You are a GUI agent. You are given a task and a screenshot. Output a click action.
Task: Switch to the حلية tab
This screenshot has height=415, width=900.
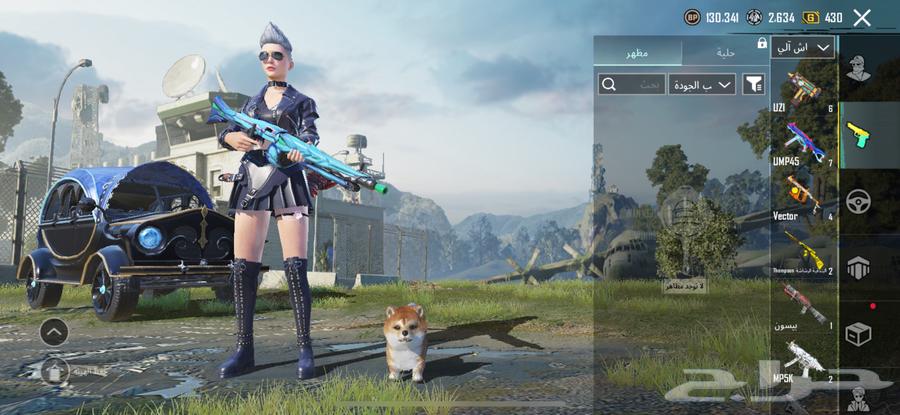pos(725,52)
